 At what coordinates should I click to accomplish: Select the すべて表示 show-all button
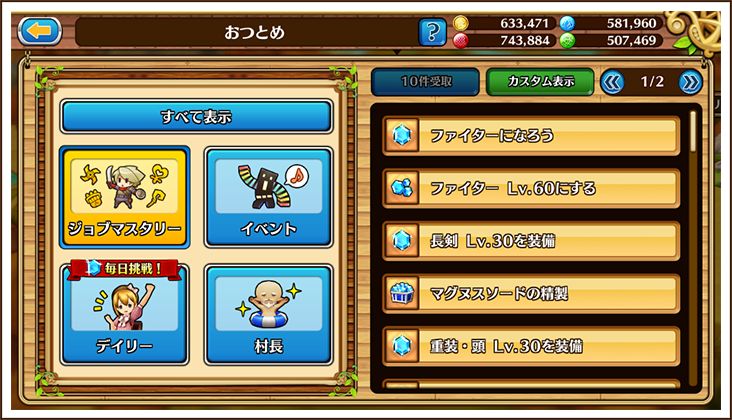(196, 116)
